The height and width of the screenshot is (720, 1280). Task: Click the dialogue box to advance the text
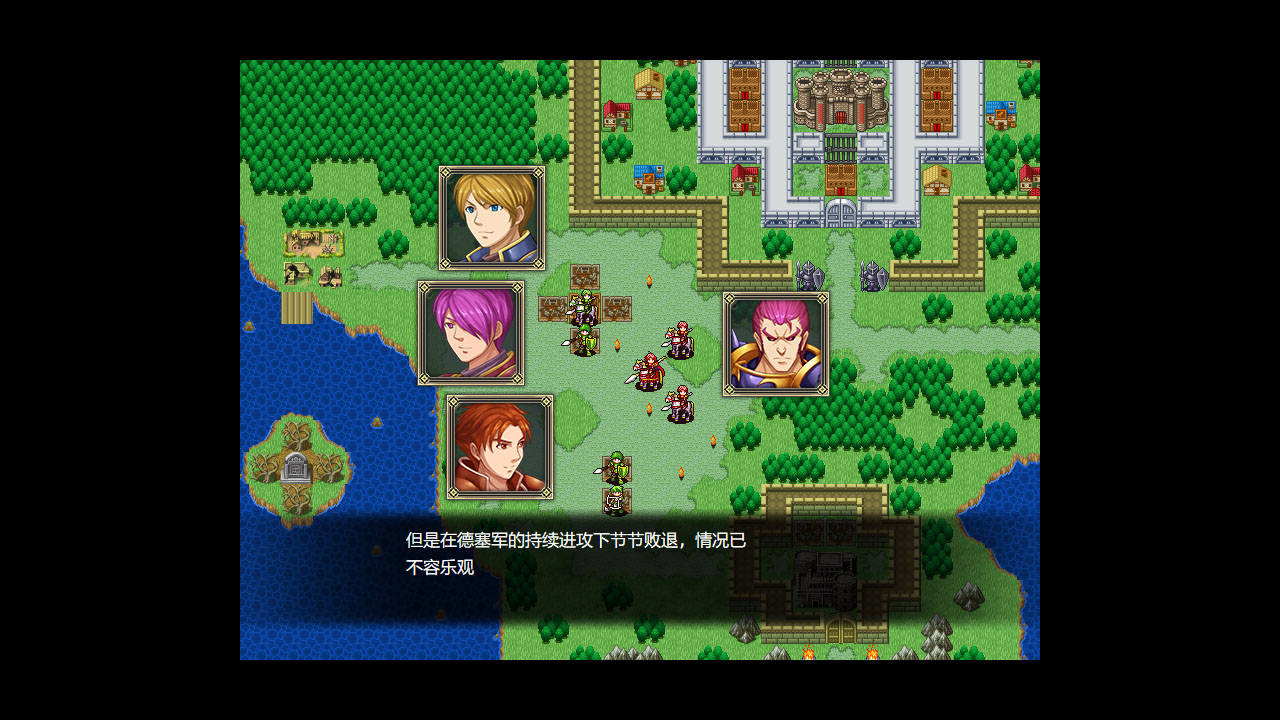[x=640, y=555]
